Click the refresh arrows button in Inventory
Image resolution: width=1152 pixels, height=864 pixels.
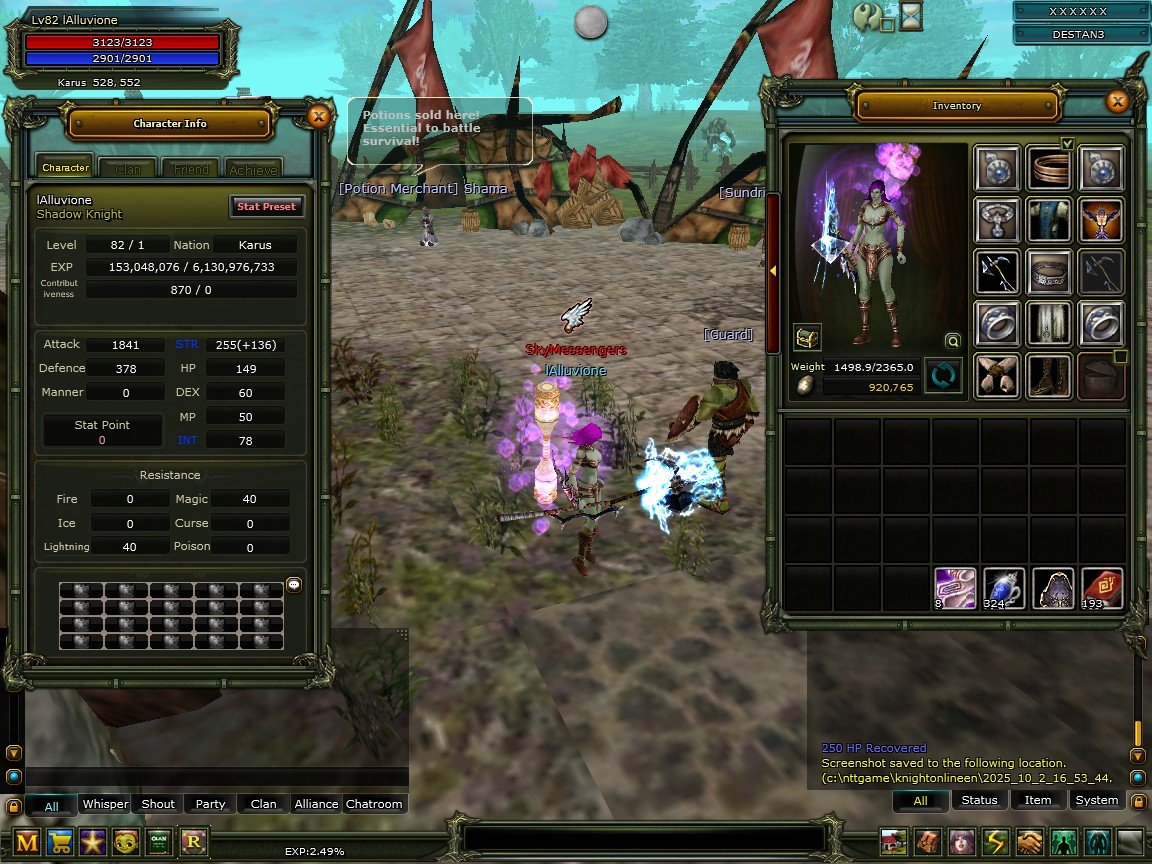[x=943, y=376]
